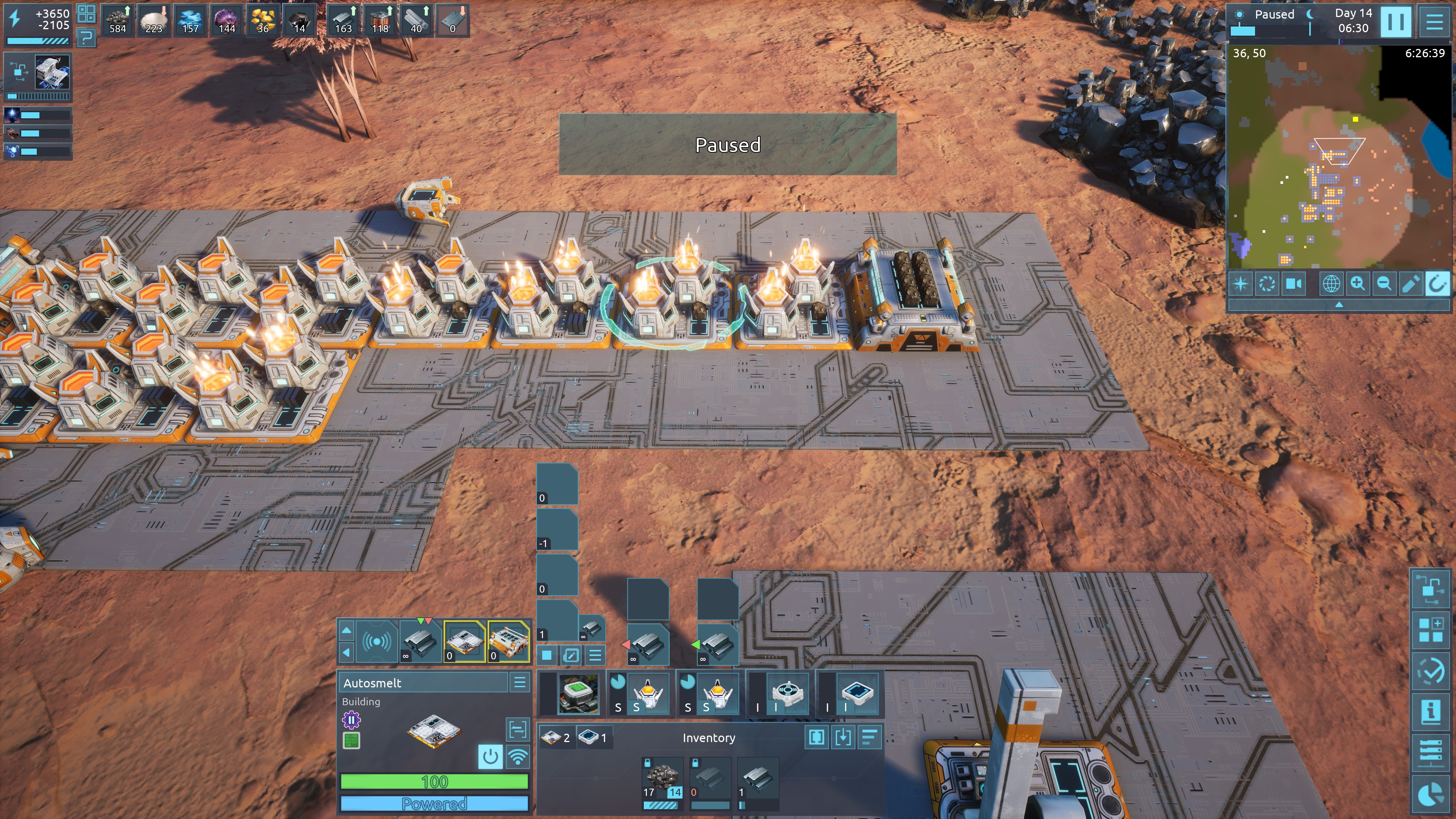Toggle the pause button beside Day 14
This screenshot has width=1456, height=819.
[x=1395, y=22]
